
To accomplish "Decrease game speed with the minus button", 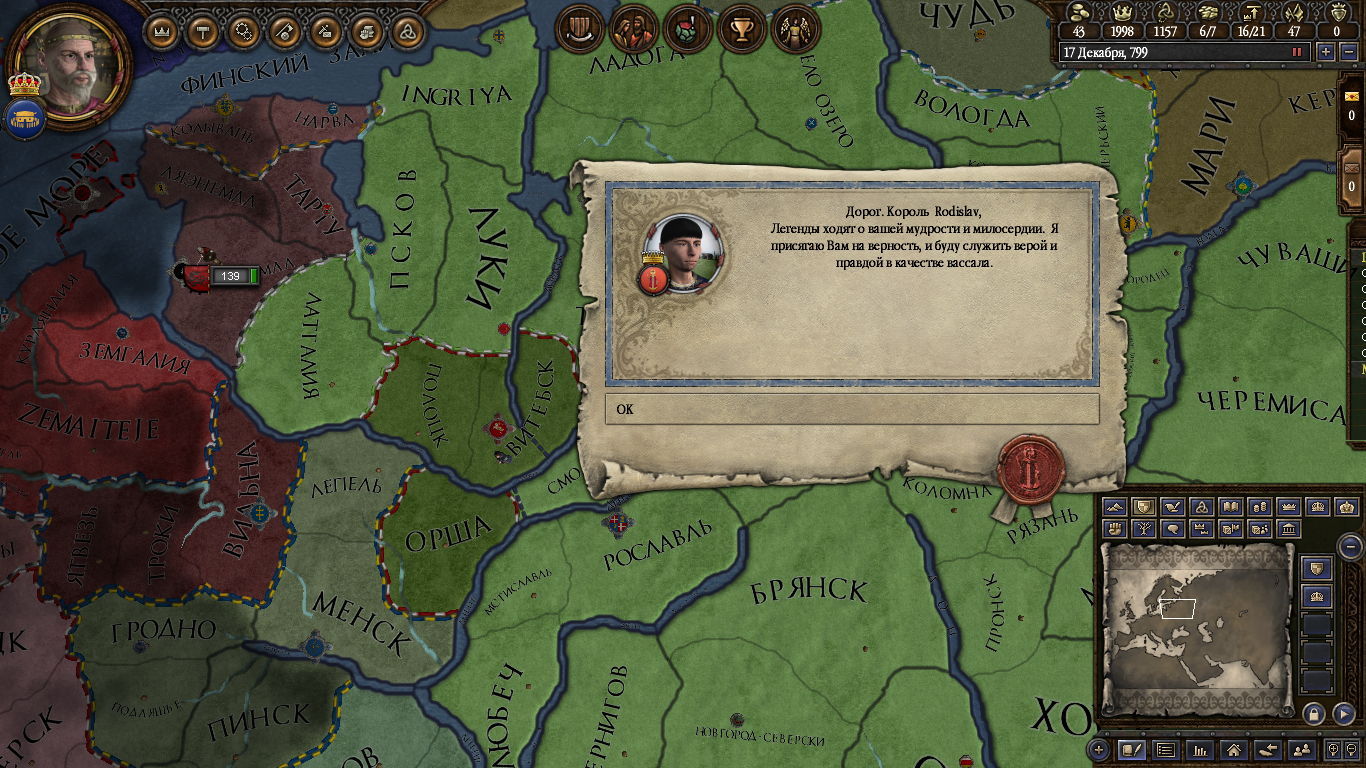I will pos(1349,52).
